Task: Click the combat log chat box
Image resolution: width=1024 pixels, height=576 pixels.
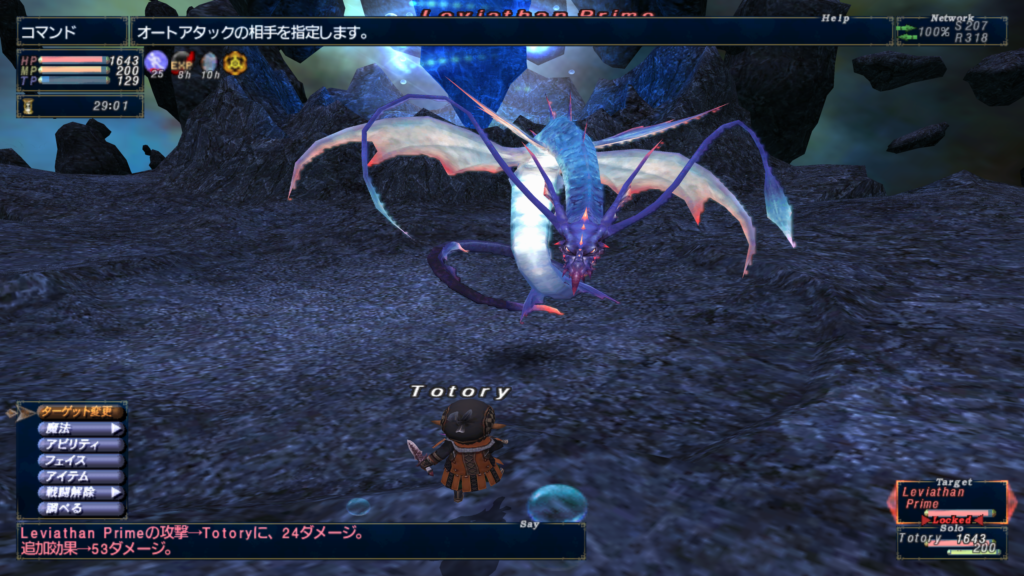Action: tap(300, 541)
